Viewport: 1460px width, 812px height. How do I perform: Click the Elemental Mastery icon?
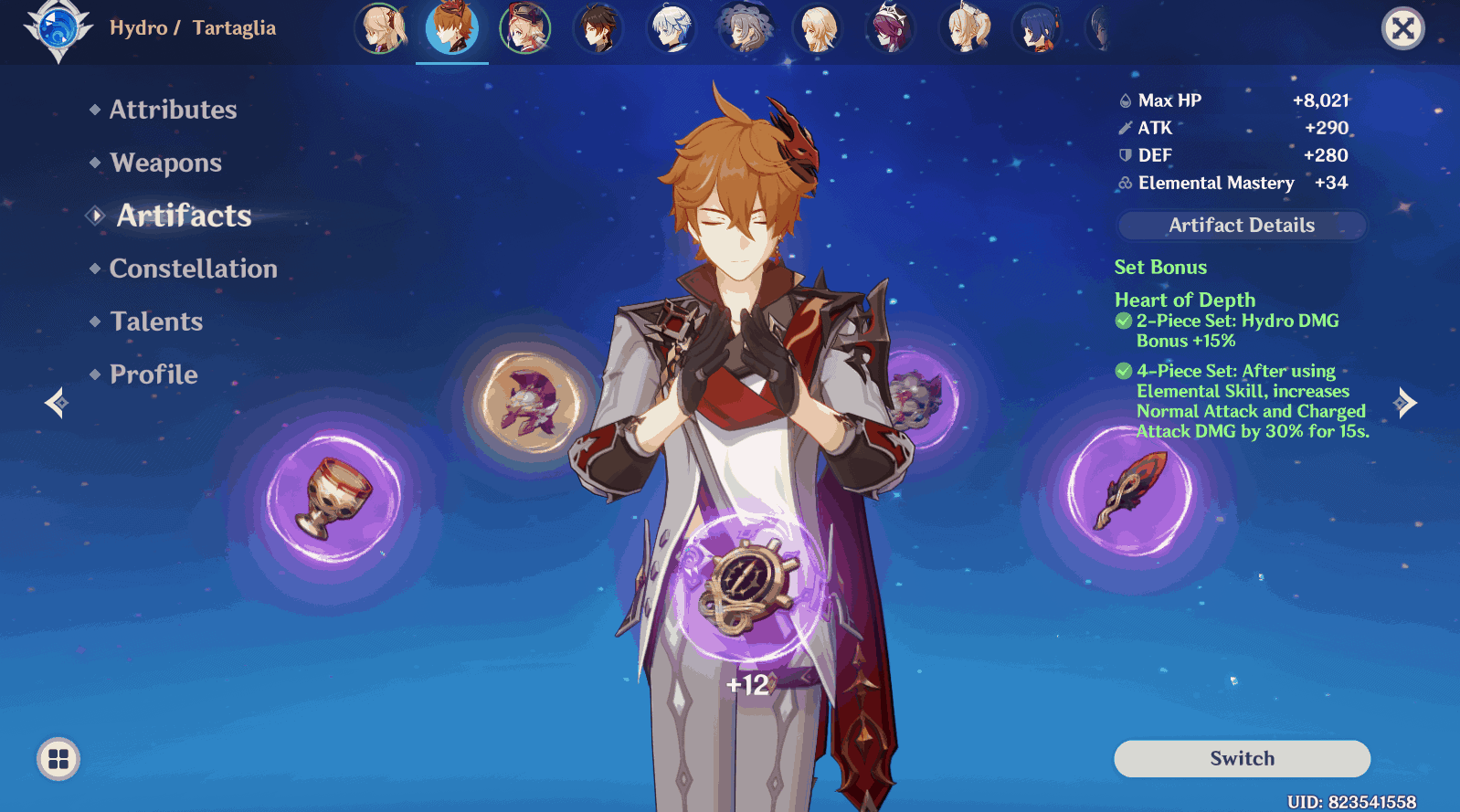1124,183
